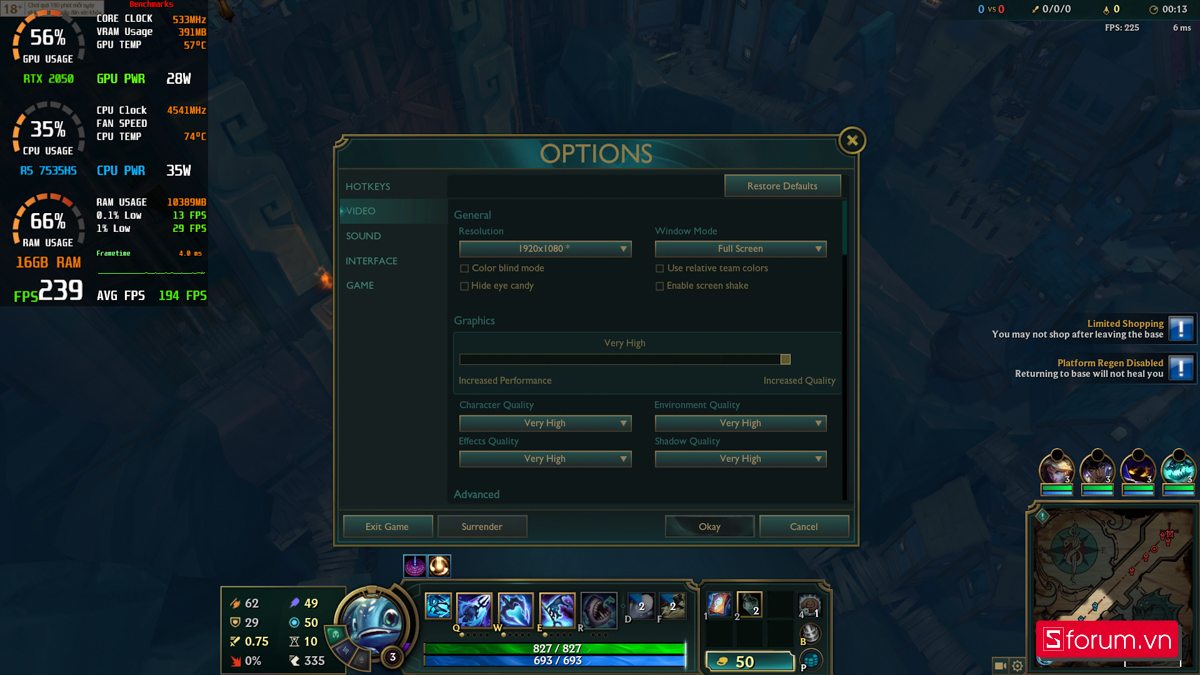
Task: Open the Resolution dropdown
Action: (x=545, y=249)
